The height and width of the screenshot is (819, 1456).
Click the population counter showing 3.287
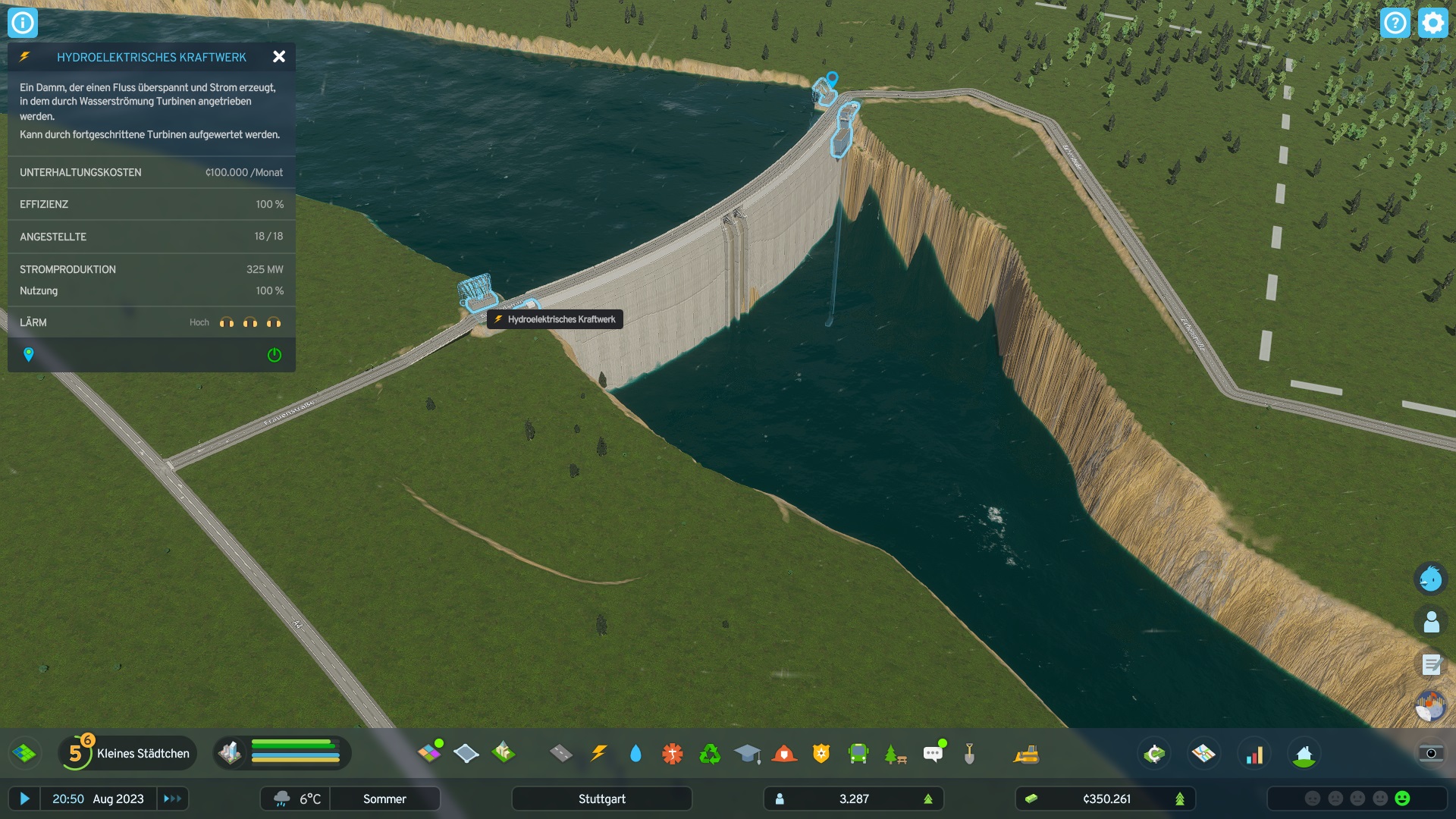pos(853,799)
